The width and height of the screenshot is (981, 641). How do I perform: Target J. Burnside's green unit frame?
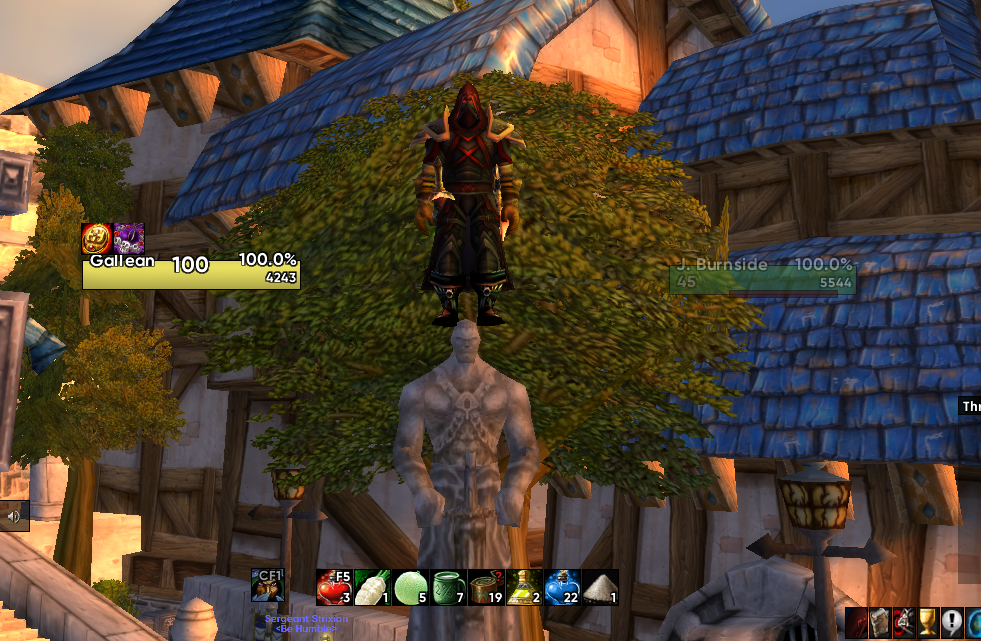[762, 278]
